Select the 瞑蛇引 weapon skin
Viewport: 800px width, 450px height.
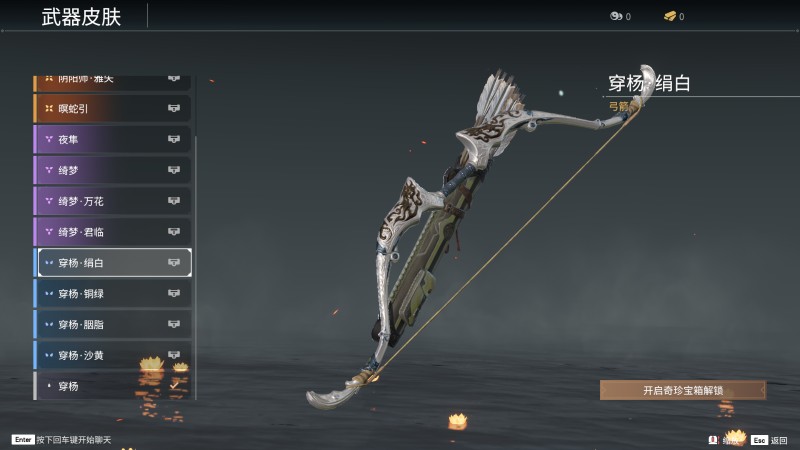[112, 108]
